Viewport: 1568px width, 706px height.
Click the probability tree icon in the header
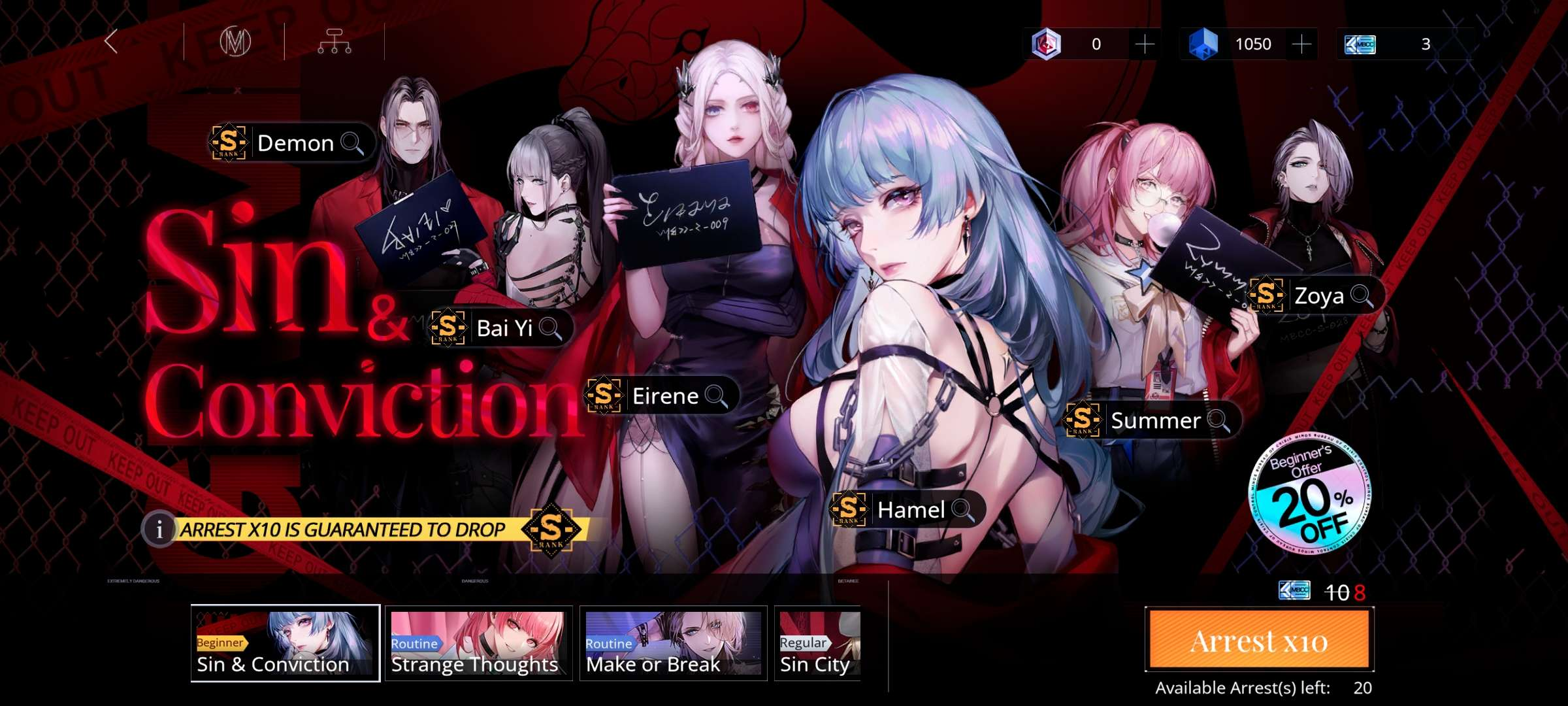point(336,43)
